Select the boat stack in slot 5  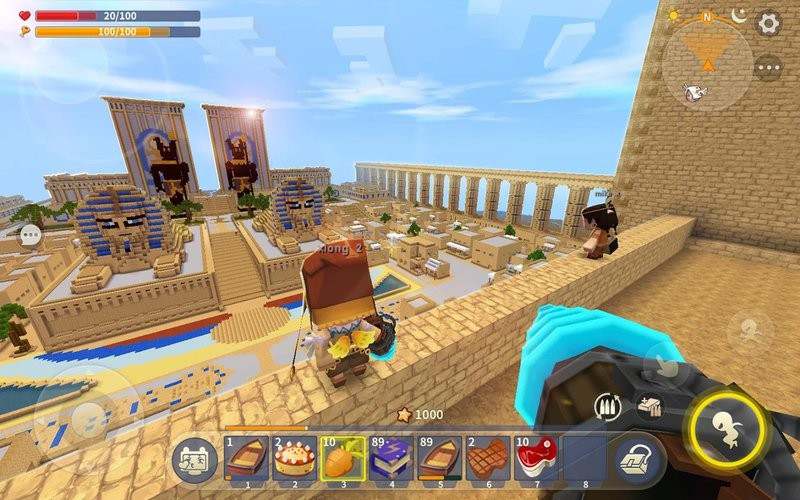[x=438, y=459]
